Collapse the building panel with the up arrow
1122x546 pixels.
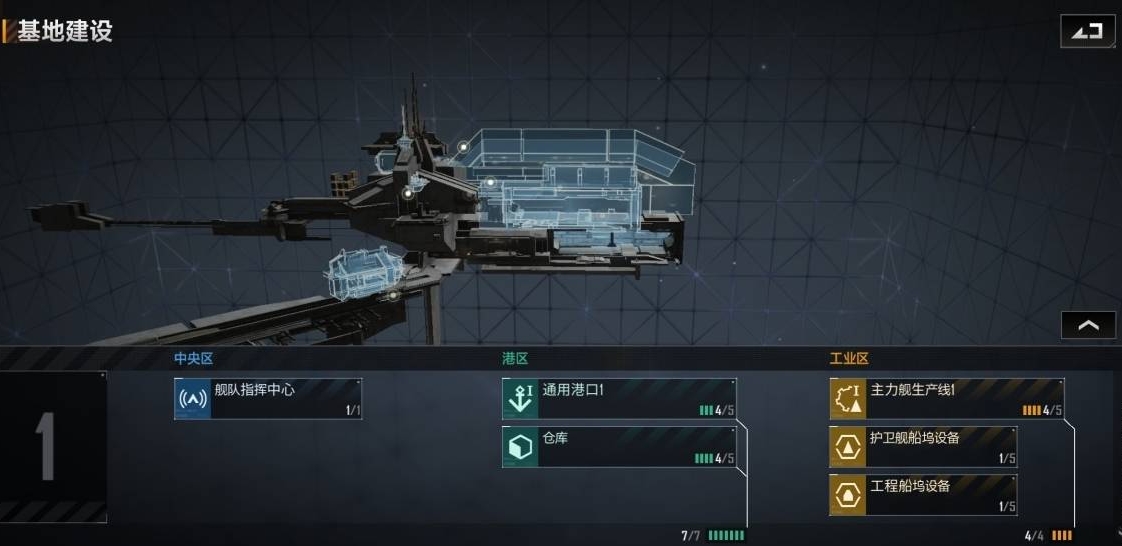(1088, 325)
